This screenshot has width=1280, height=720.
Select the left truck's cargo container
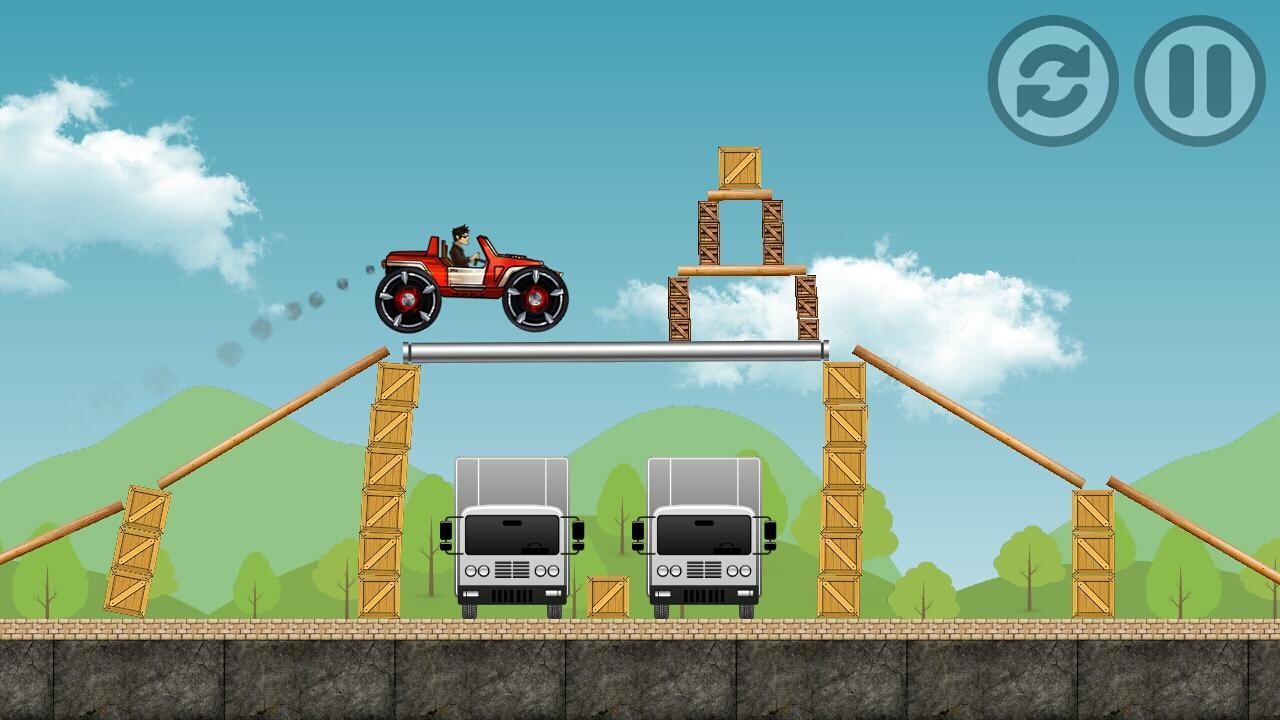(512, 480)
